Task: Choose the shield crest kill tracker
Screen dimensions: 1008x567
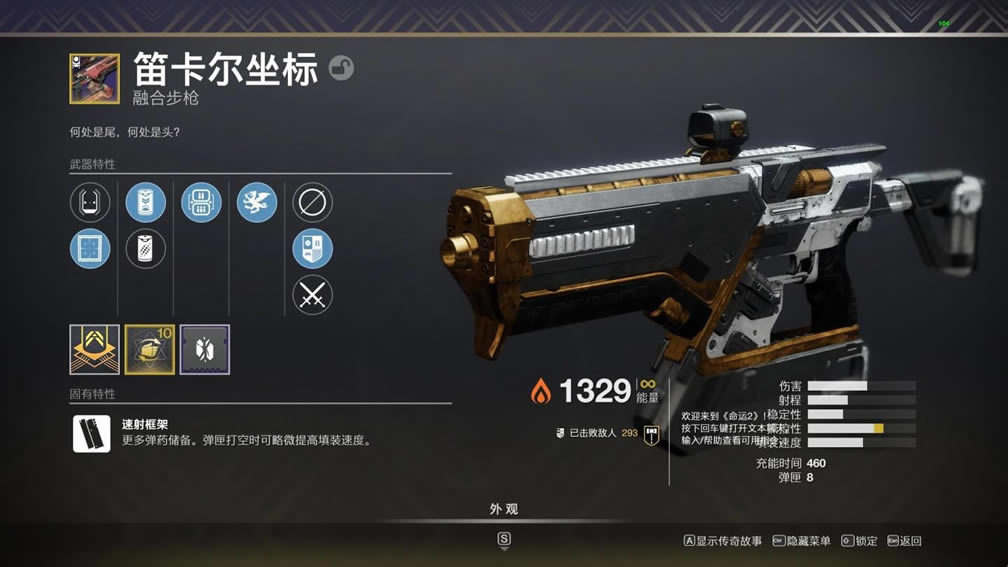Action: [312, 249]
